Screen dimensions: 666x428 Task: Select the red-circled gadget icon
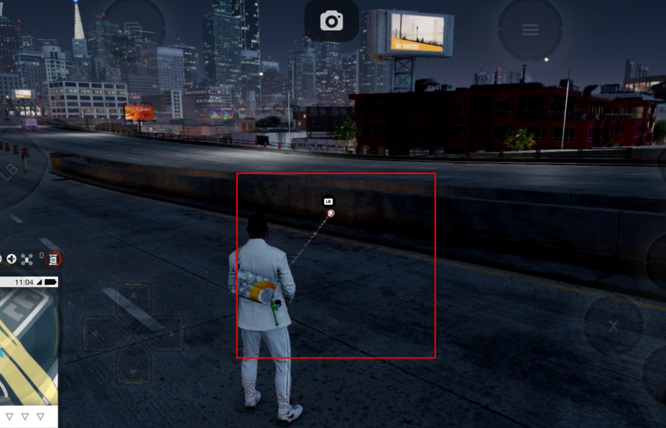(55, 259)
